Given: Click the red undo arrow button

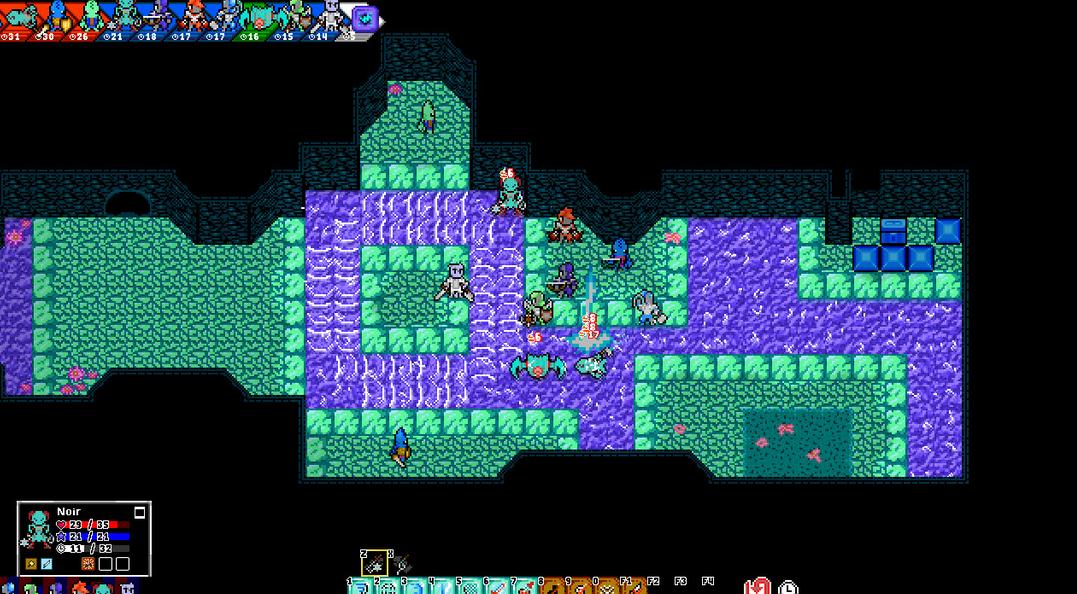Looking at the screenshot, I should (x=759, y=586).
